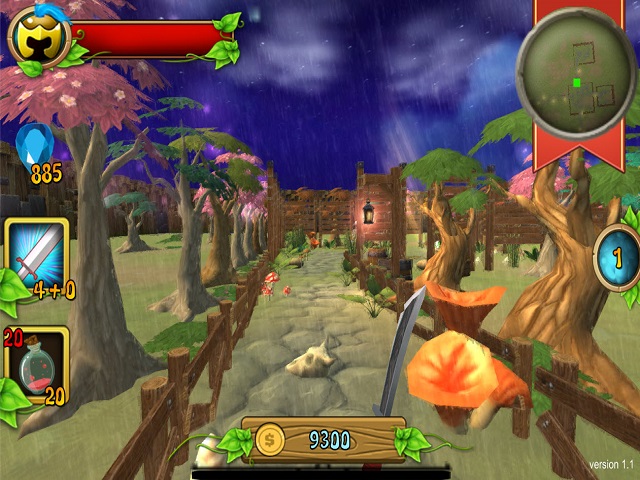
Task: Select the round blue button showing 1
Action: click(x=617, y=258)
